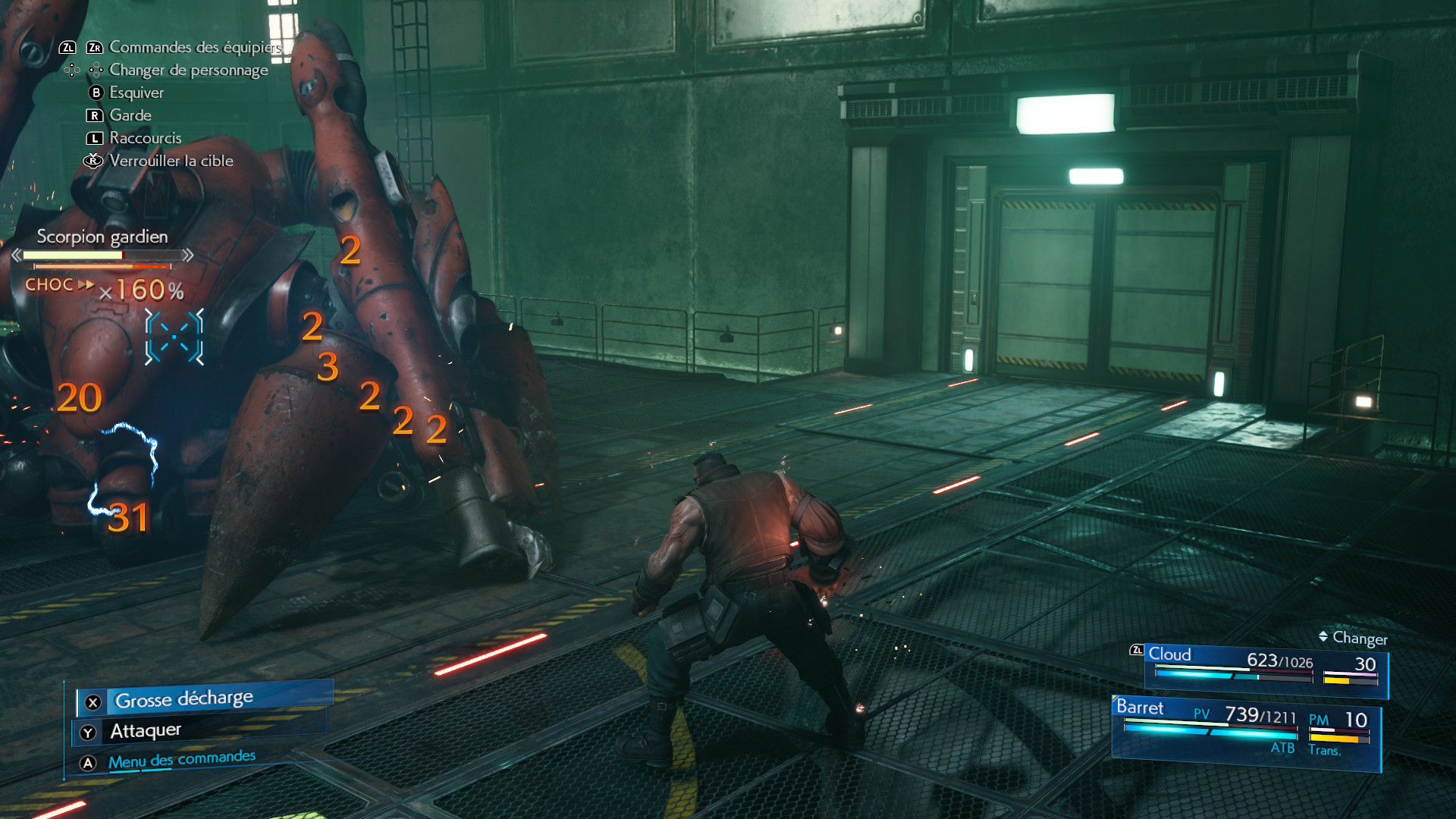
Task: Open the Menu des commandes
Action: tap(181, 760)
